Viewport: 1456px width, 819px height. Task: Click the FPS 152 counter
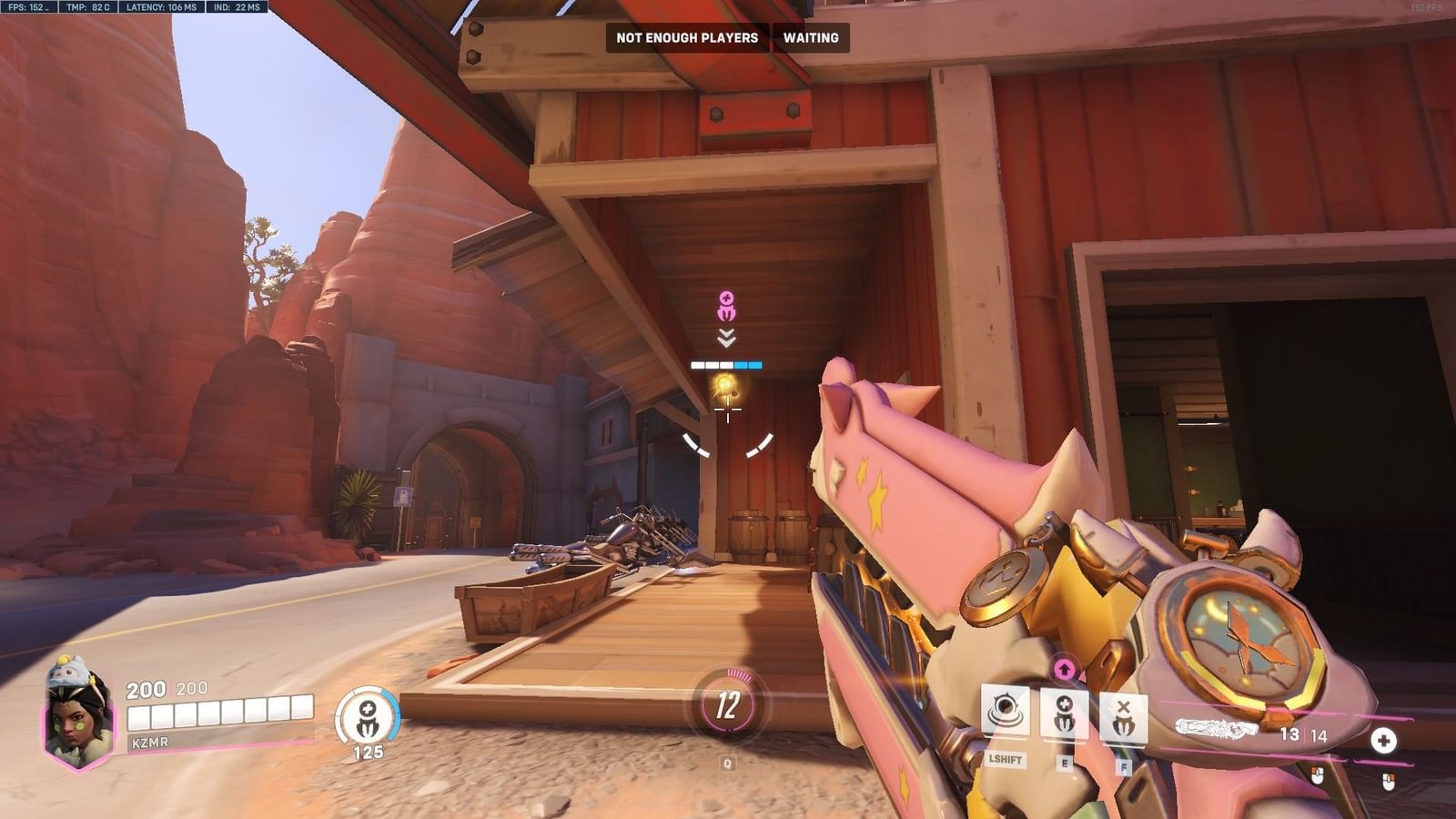(25, 6)
